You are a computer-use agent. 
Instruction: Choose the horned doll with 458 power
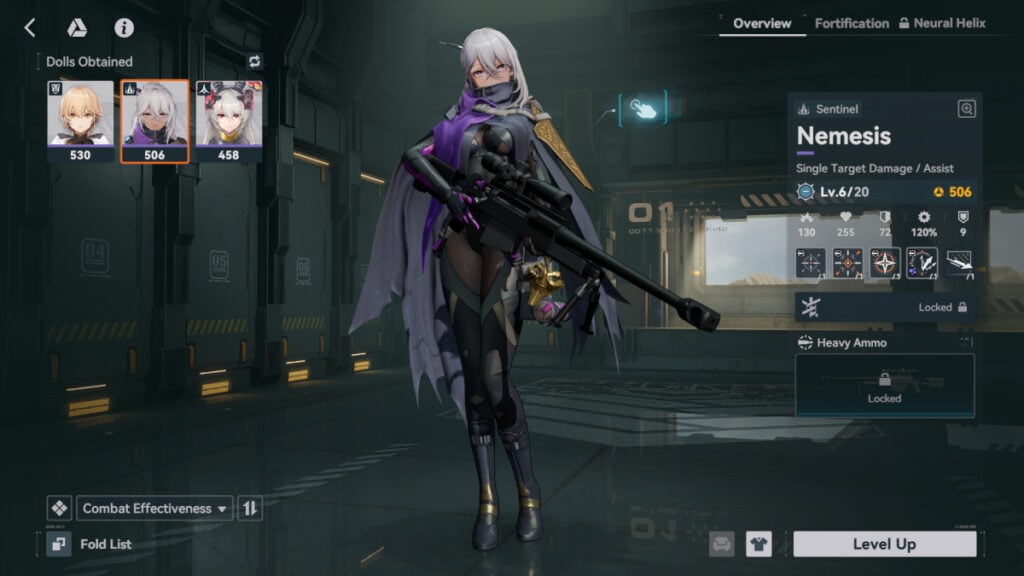(x=229, y=121)
